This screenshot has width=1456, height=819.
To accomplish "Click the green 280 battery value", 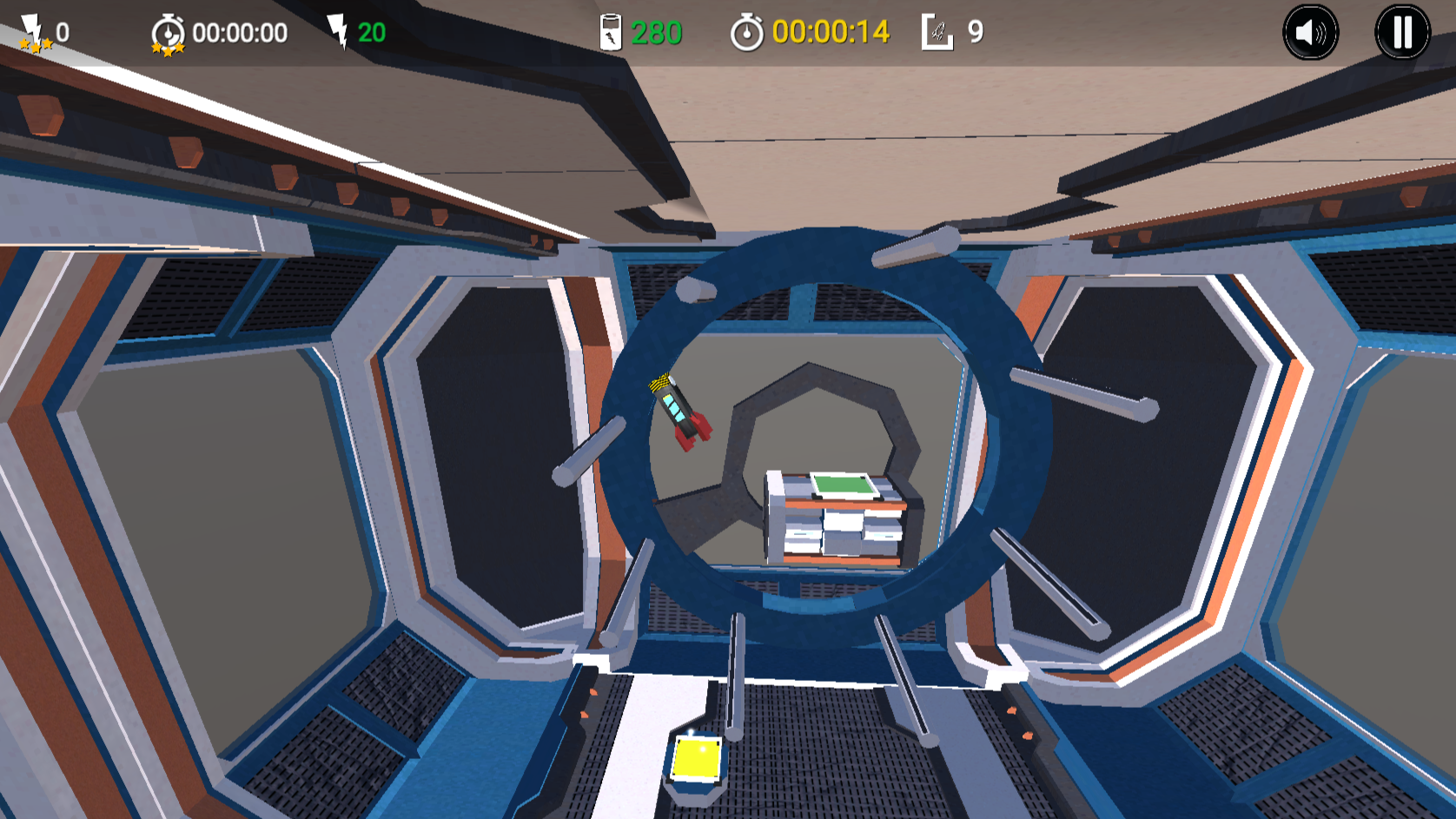I will point(655,33).
